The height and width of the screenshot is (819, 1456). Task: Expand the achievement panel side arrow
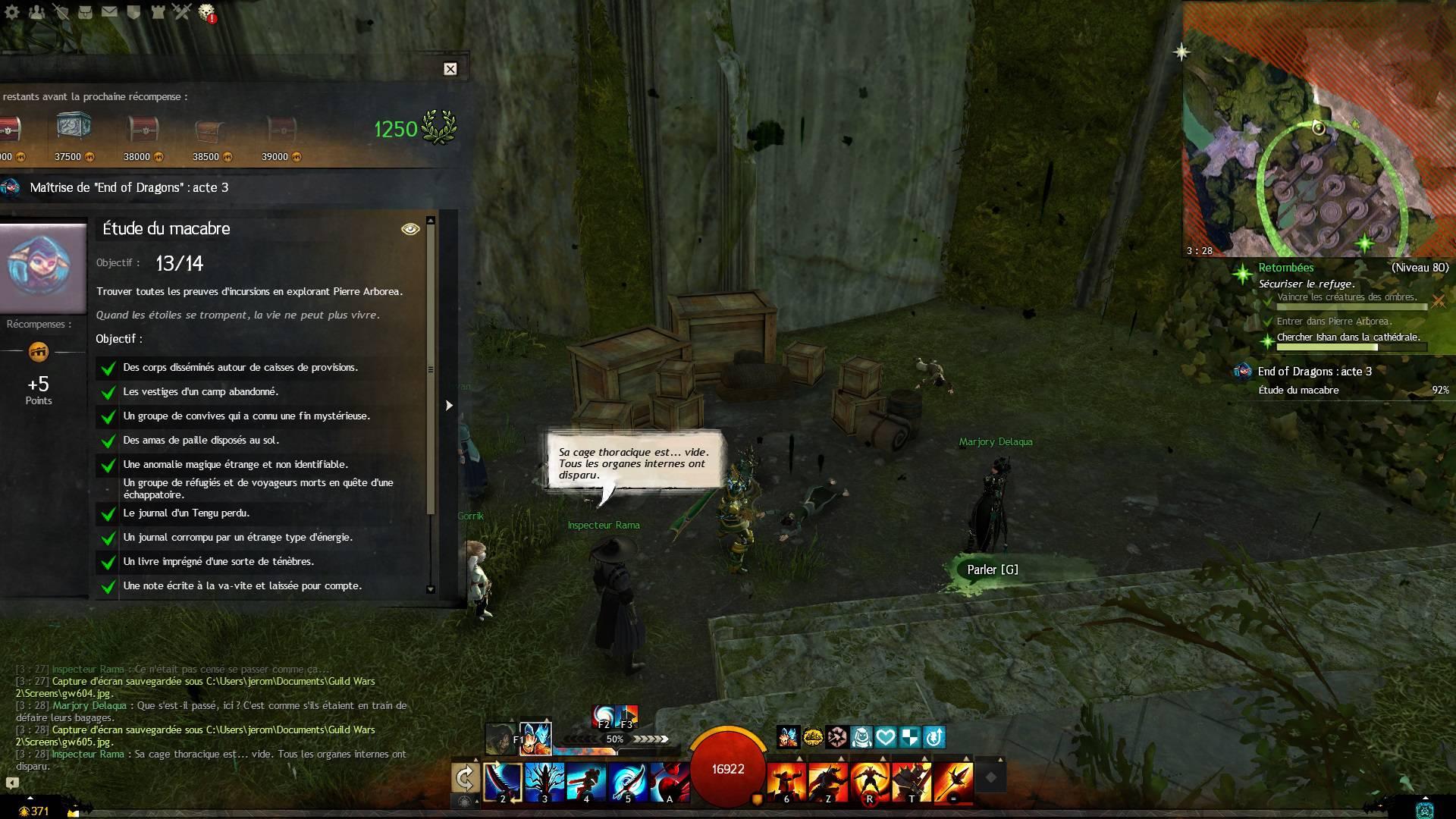tap(449, 406)
